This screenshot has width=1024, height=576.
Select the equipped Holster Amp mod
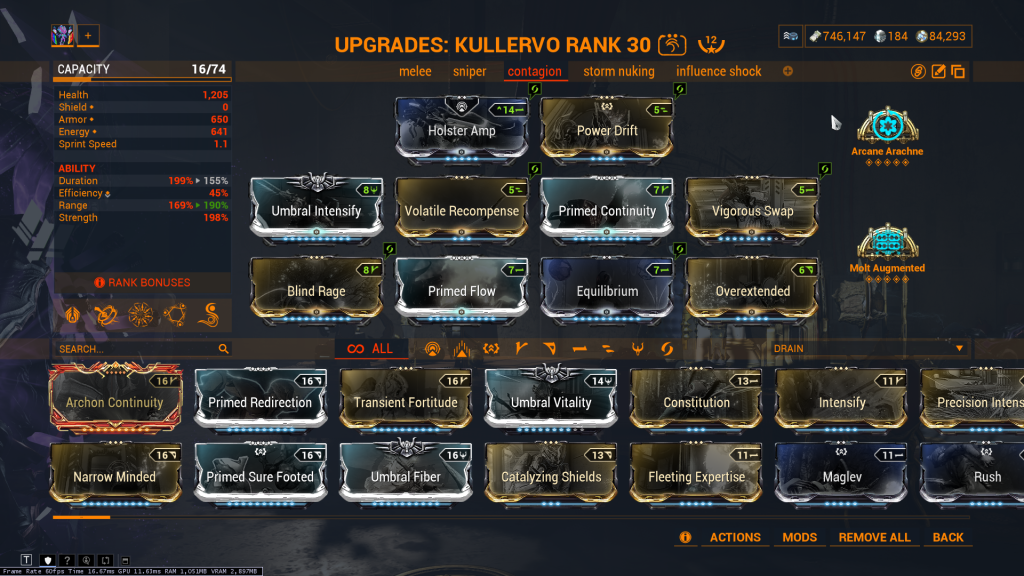461,130
